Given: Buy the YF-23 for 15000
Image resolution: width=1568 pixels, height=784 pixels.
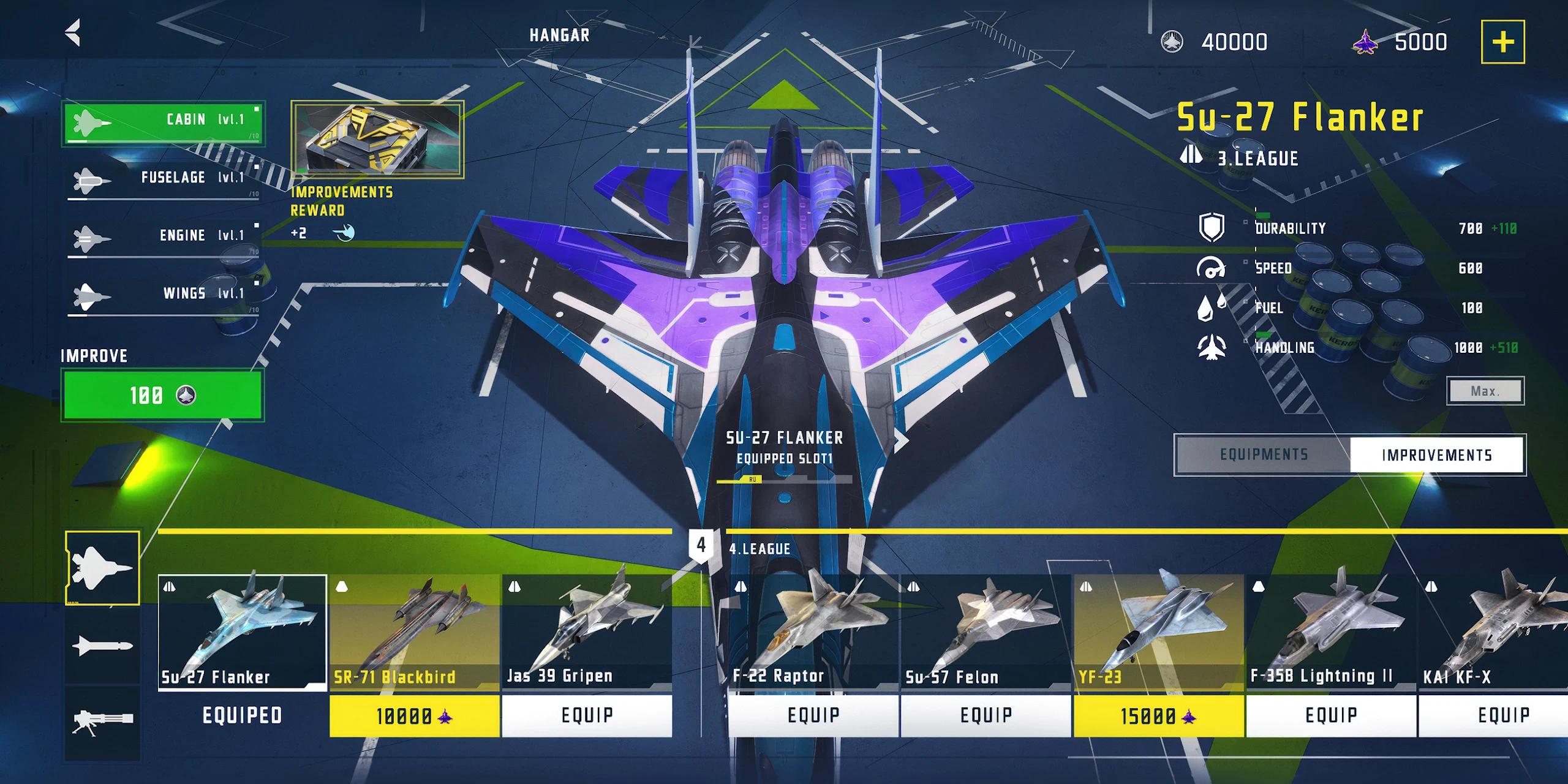Looking at the screenshot, I should [1158, 715].
